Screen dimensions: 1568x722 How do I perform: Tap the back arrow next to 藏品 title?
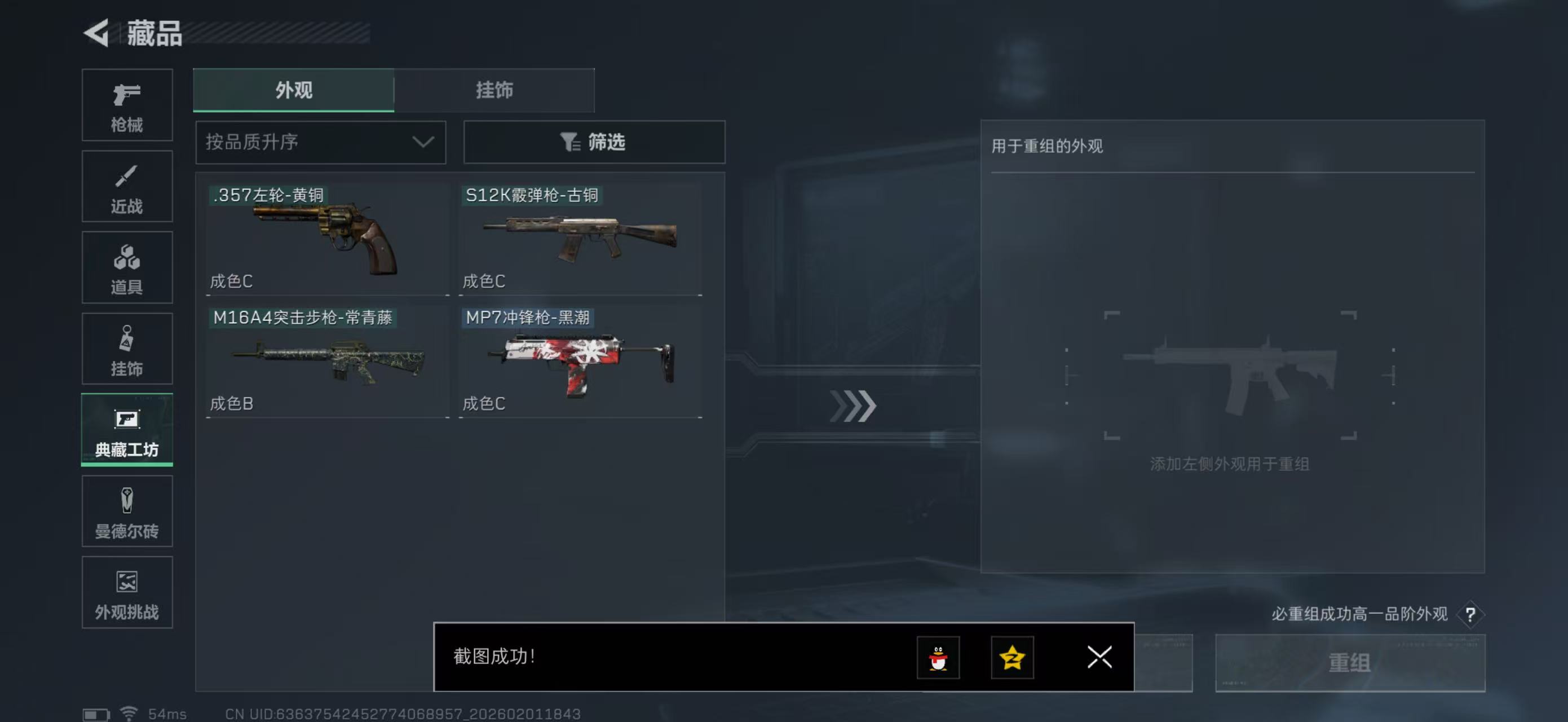click(98, 33)
